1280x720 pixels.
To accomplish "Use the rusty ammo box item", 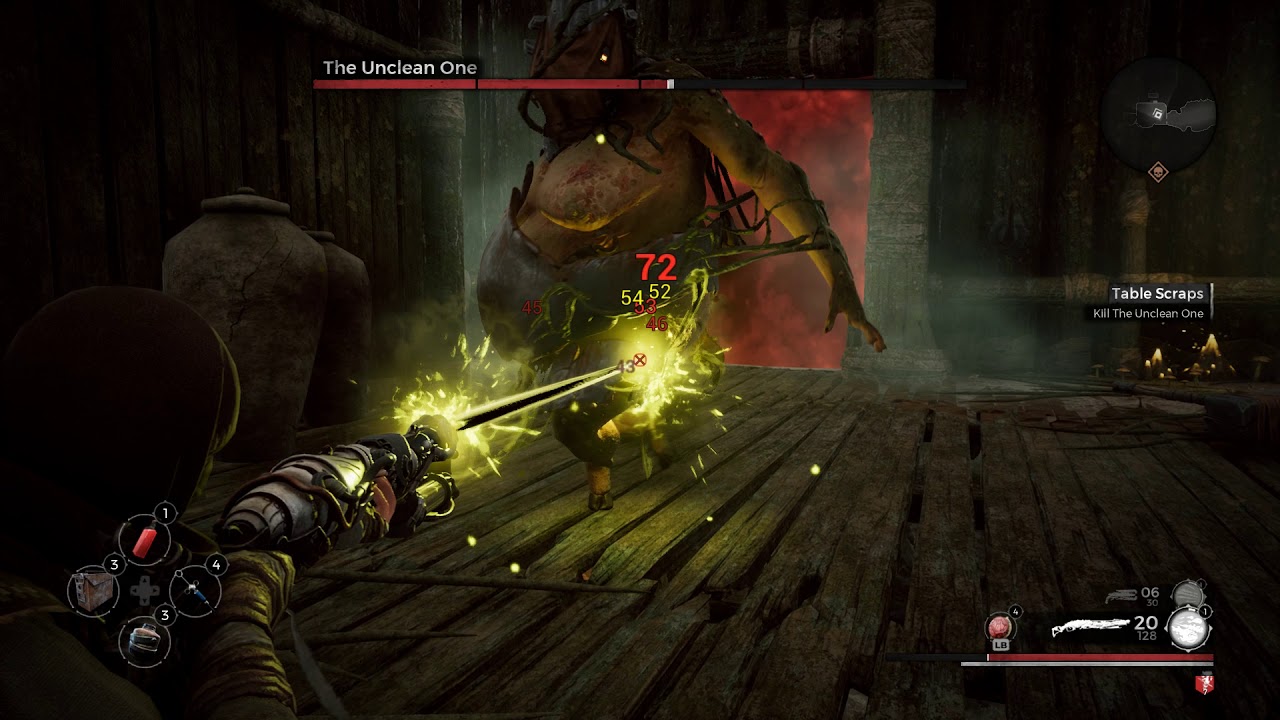I will pos(94,590).
